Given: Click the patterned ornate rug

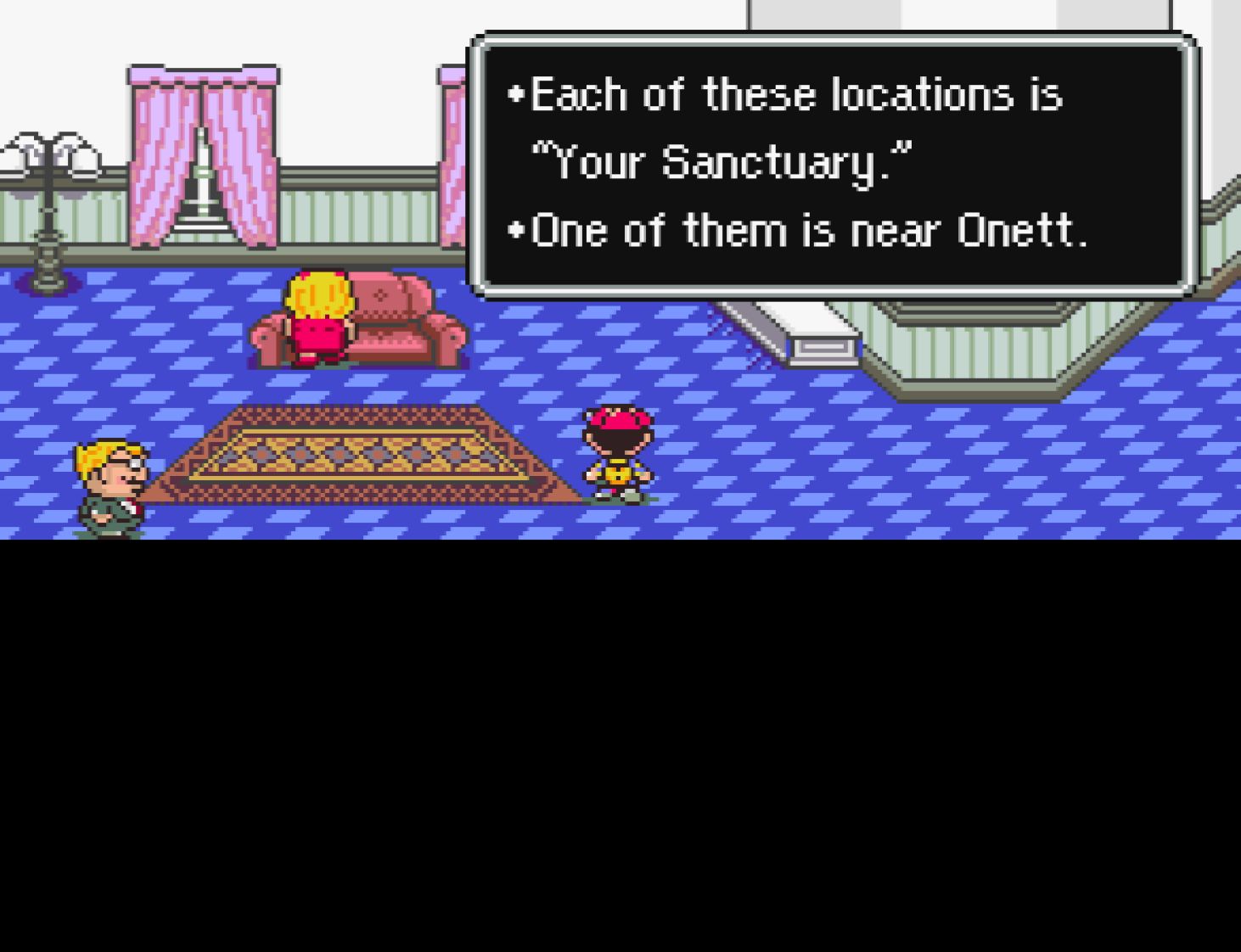Looking at the screenshot, I should [357, 454].
